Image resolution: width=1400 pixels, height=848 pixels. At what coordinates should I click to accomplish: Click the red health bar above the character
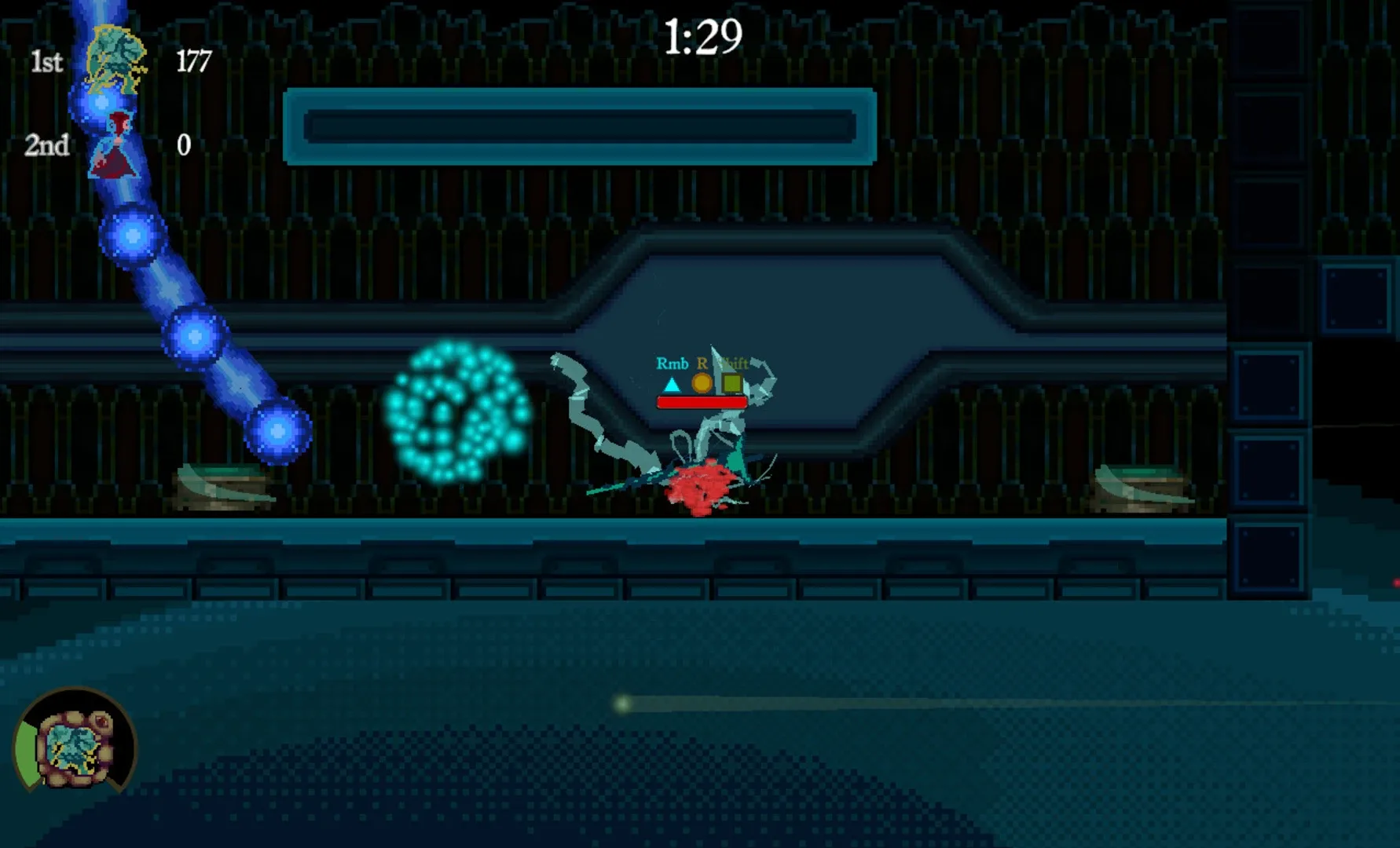(702, 400)
